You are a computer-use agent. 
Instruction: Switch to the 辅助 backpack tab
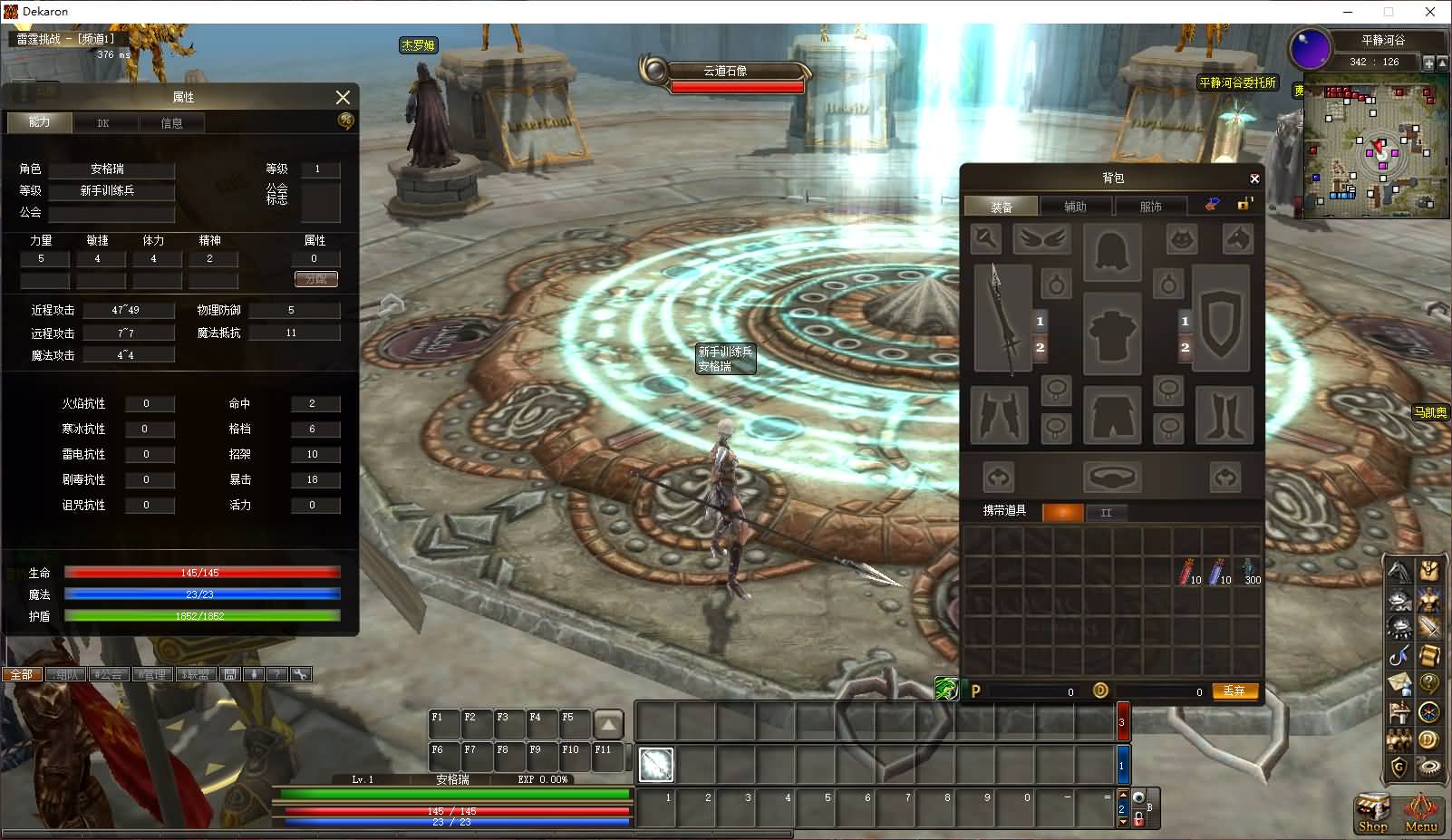pyautogui.click(x=1075, y=207)
